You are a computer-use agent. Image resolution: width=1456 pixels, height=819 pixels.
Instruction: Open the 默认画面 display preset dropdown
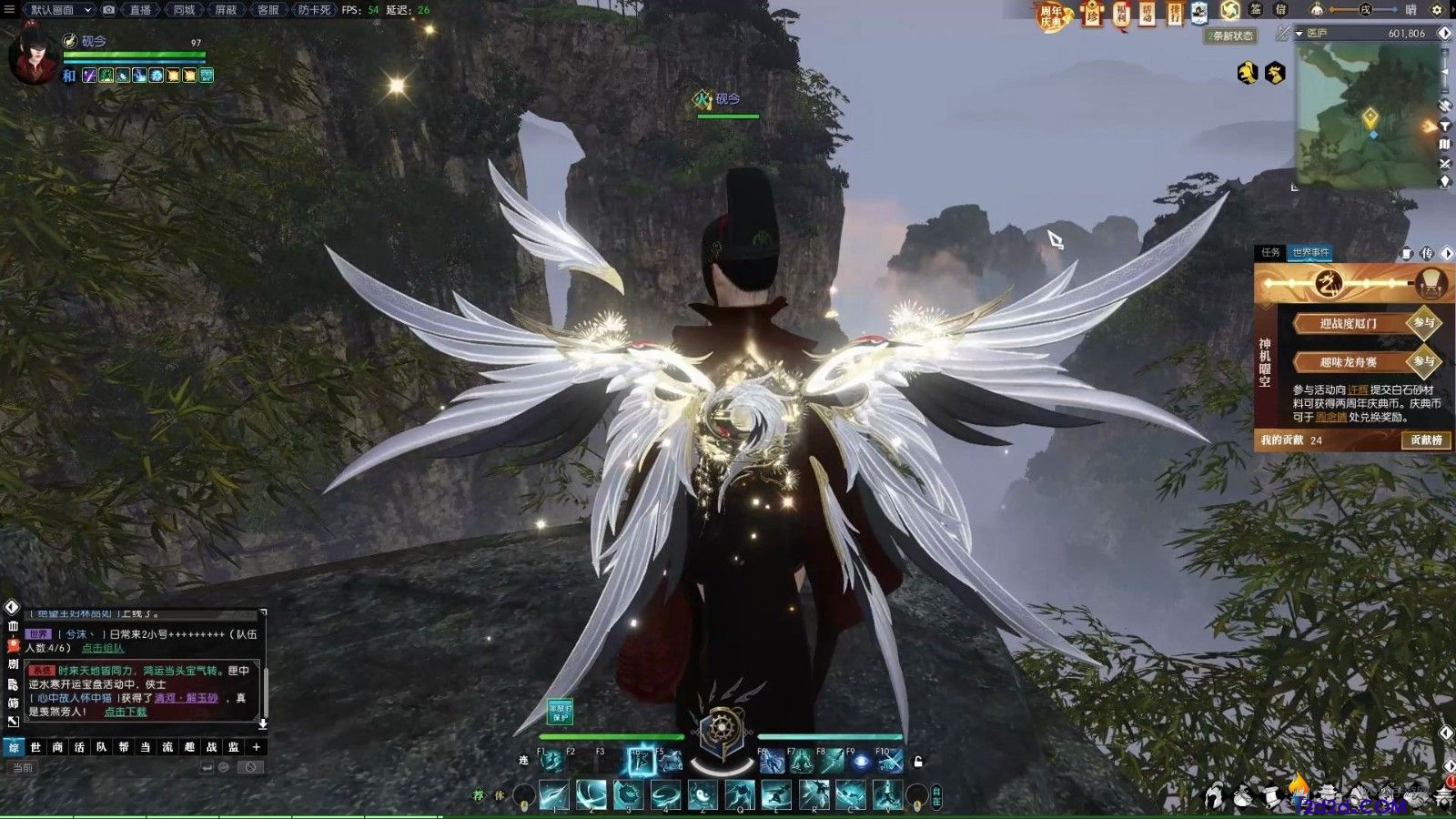coord(58,10)
